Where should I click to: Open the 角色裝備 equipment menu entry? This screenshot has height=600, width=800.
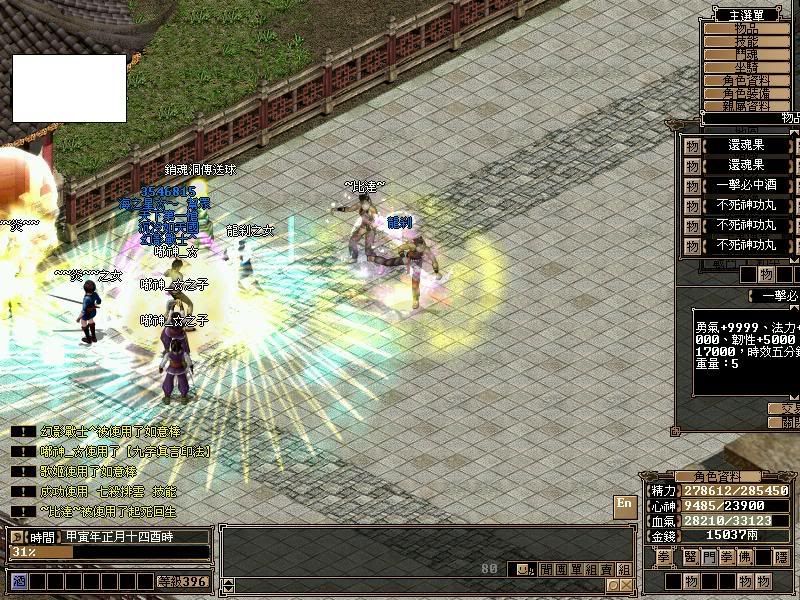[x=746, y=93]
